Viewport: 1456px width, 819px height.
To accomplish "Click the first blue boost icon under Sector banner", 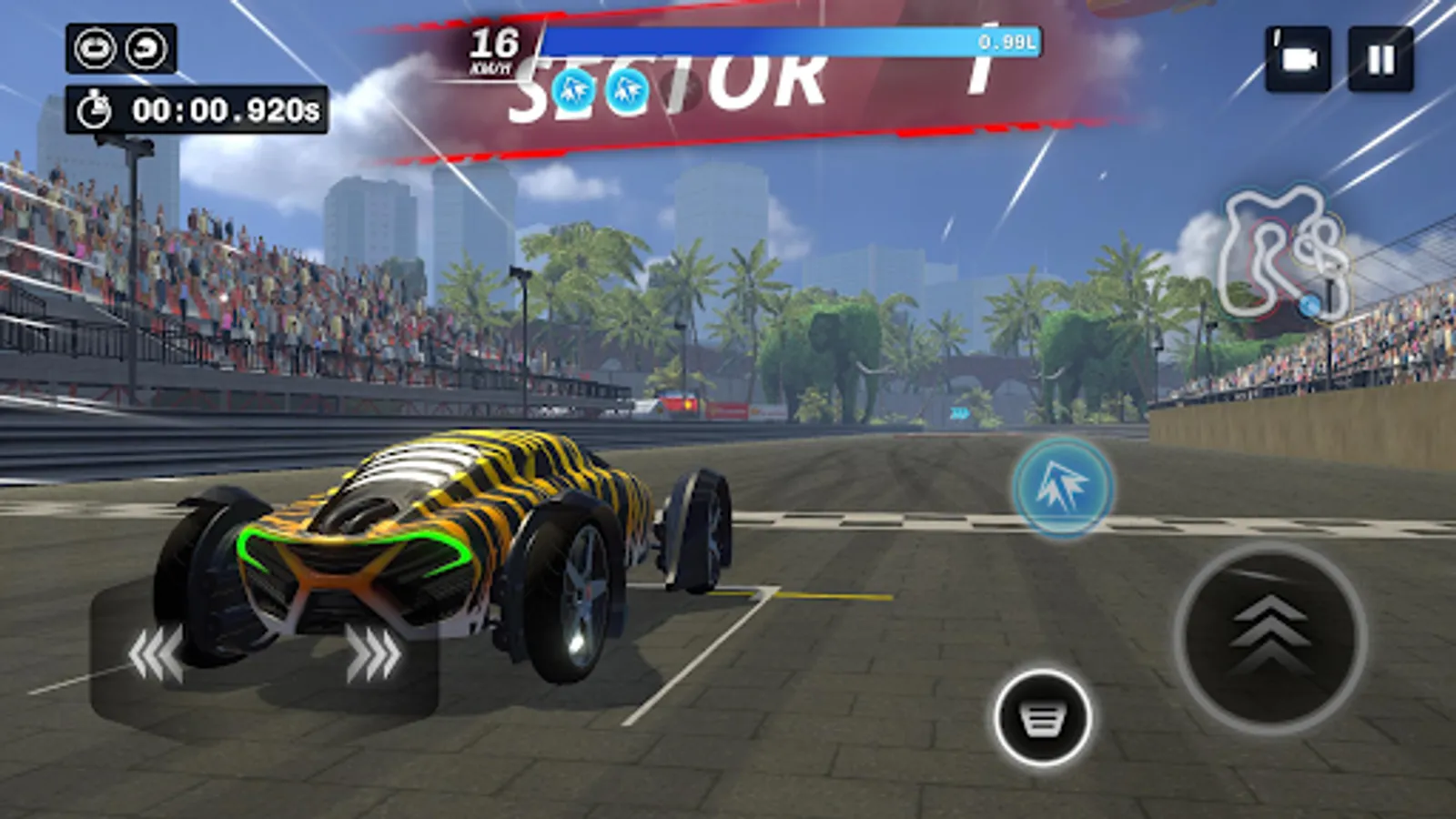I will 571,89.
